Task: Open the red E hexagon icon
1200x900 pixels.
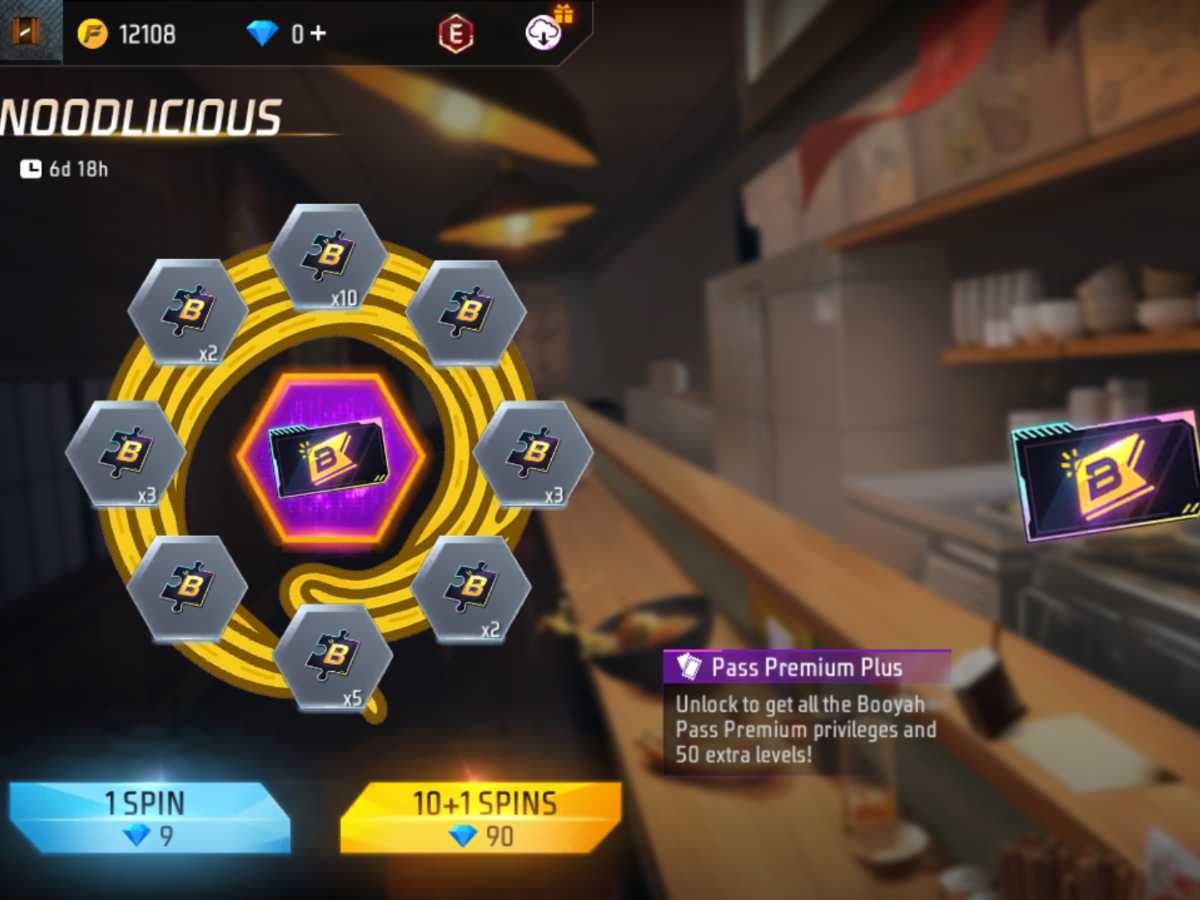Action: coord(455,34)
